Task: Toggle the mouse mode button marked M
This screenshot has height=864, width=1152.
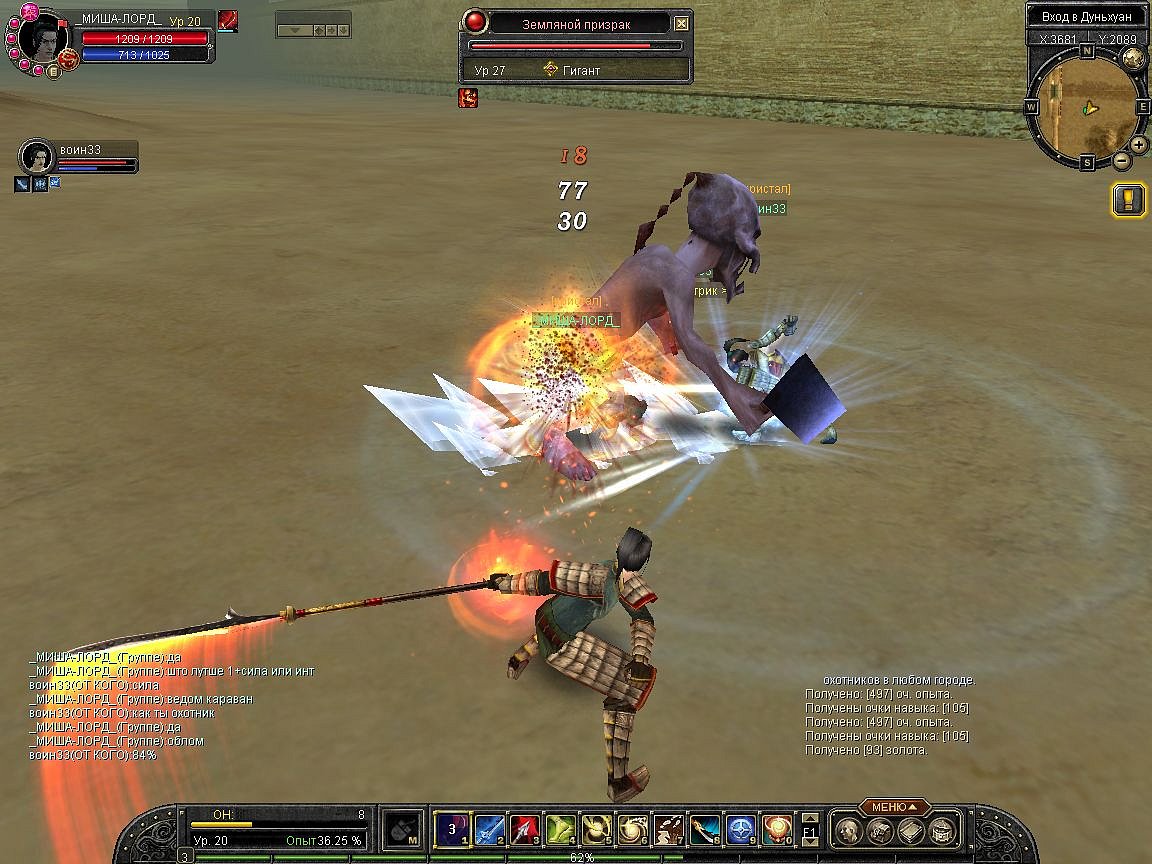Action: coord(401,828)
